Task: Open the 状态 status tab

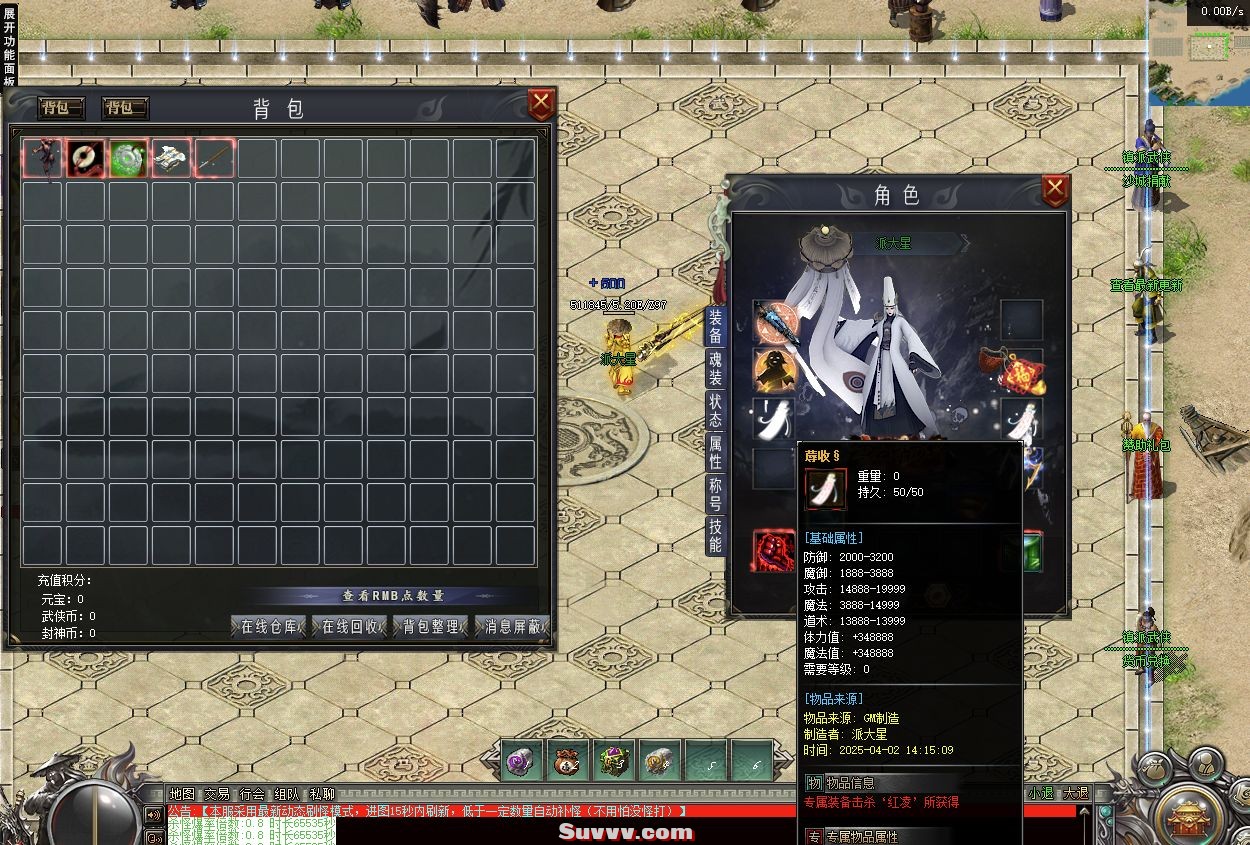Action: coord(715,411)
